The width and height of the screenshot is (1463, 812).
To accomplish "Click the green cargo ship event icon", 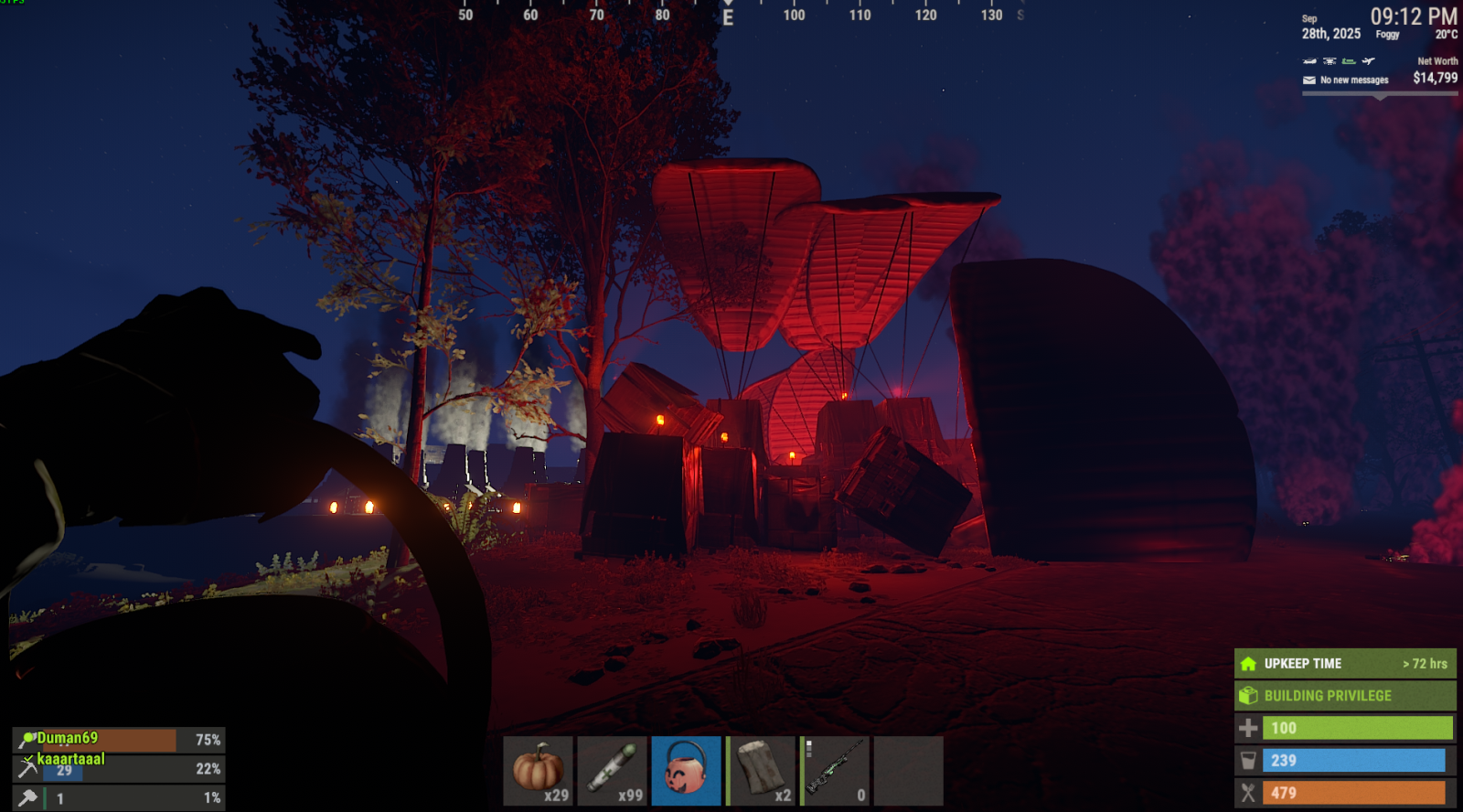I will point(1349,61).
